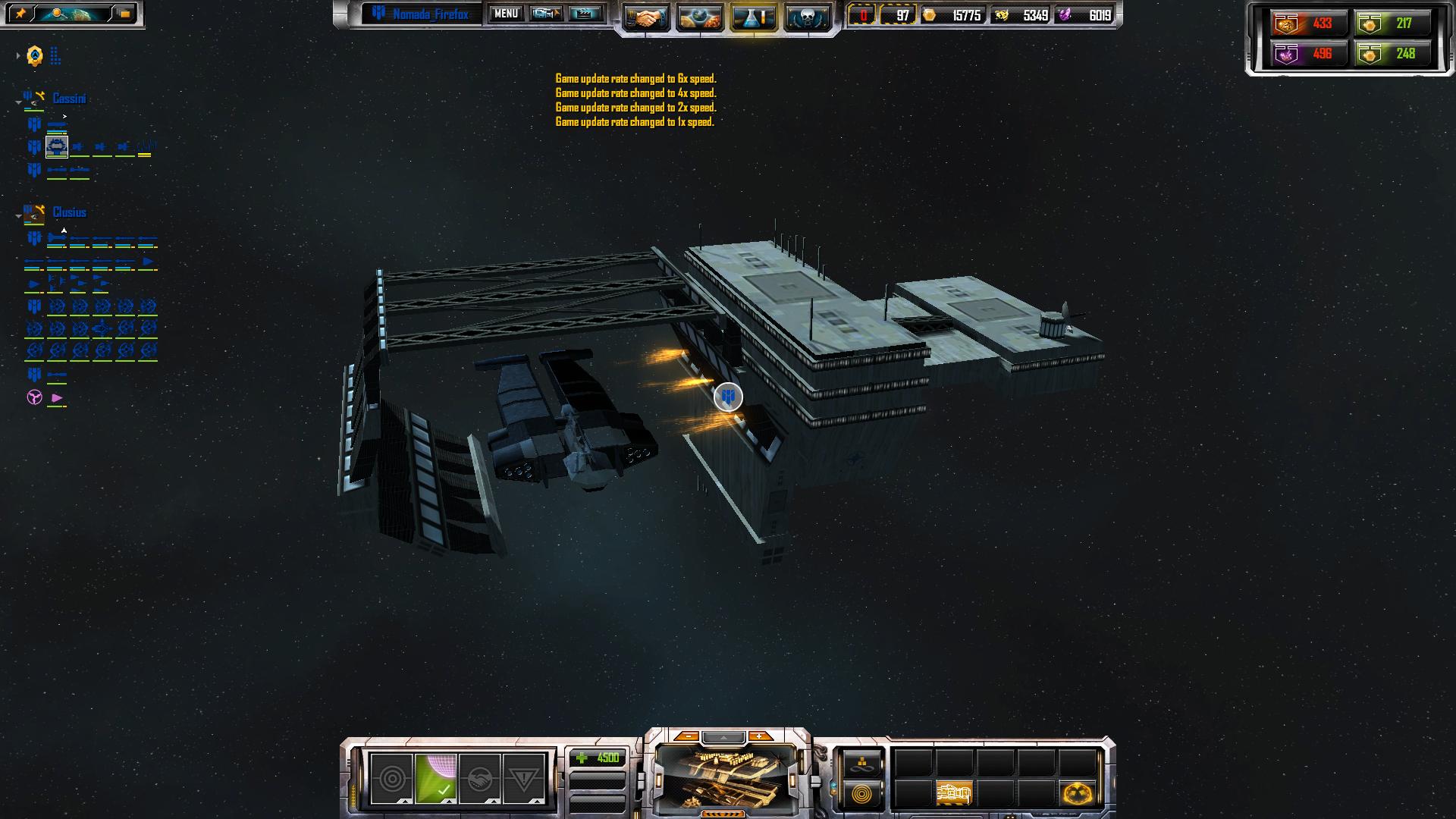Select the pink pirate ship icon
Image resolution: width=1456 pixels, height=819 pixels.
(x=57, y=398)
